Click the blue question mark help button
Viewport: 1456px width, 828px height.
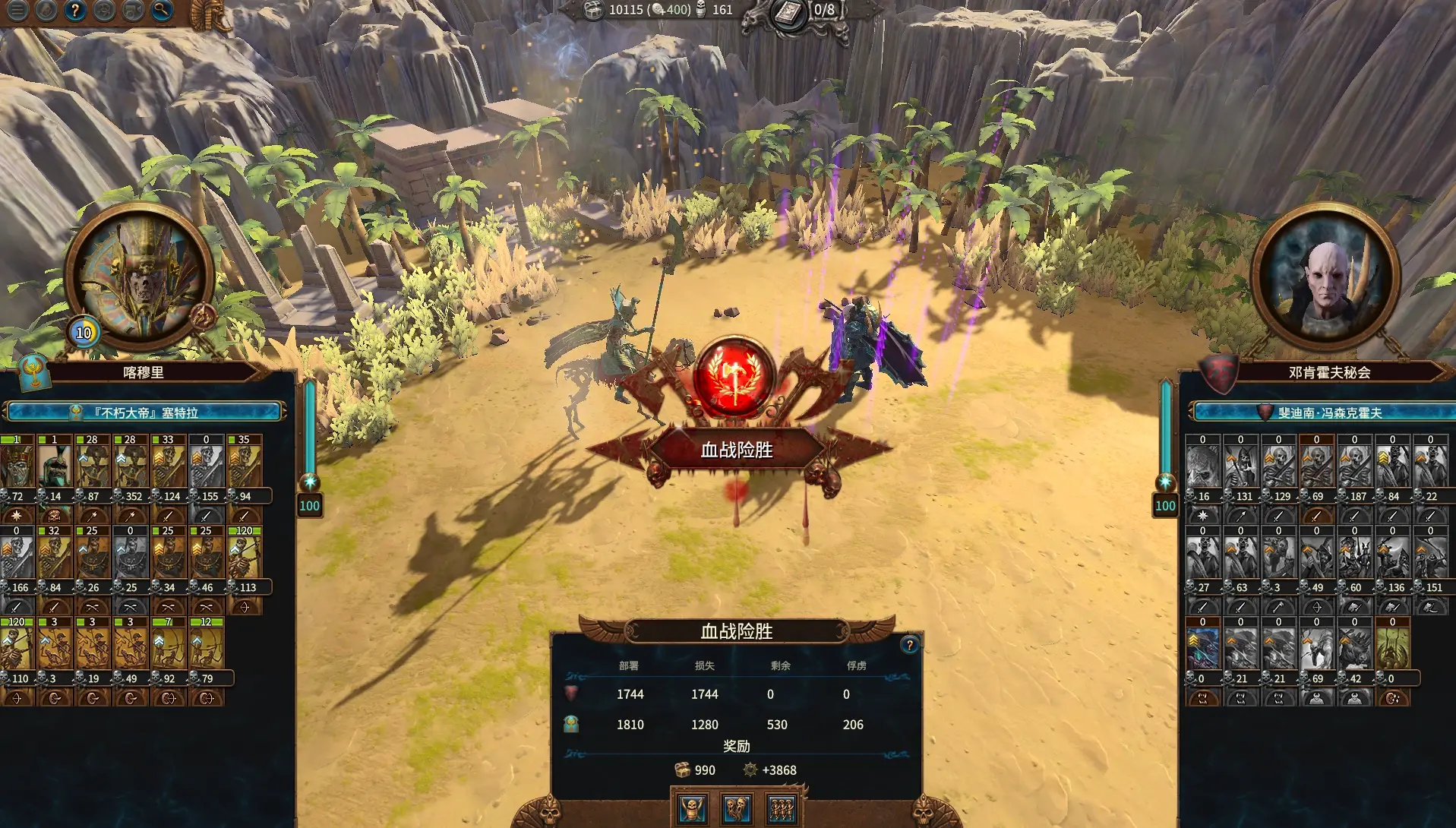[x=74, y=10]
